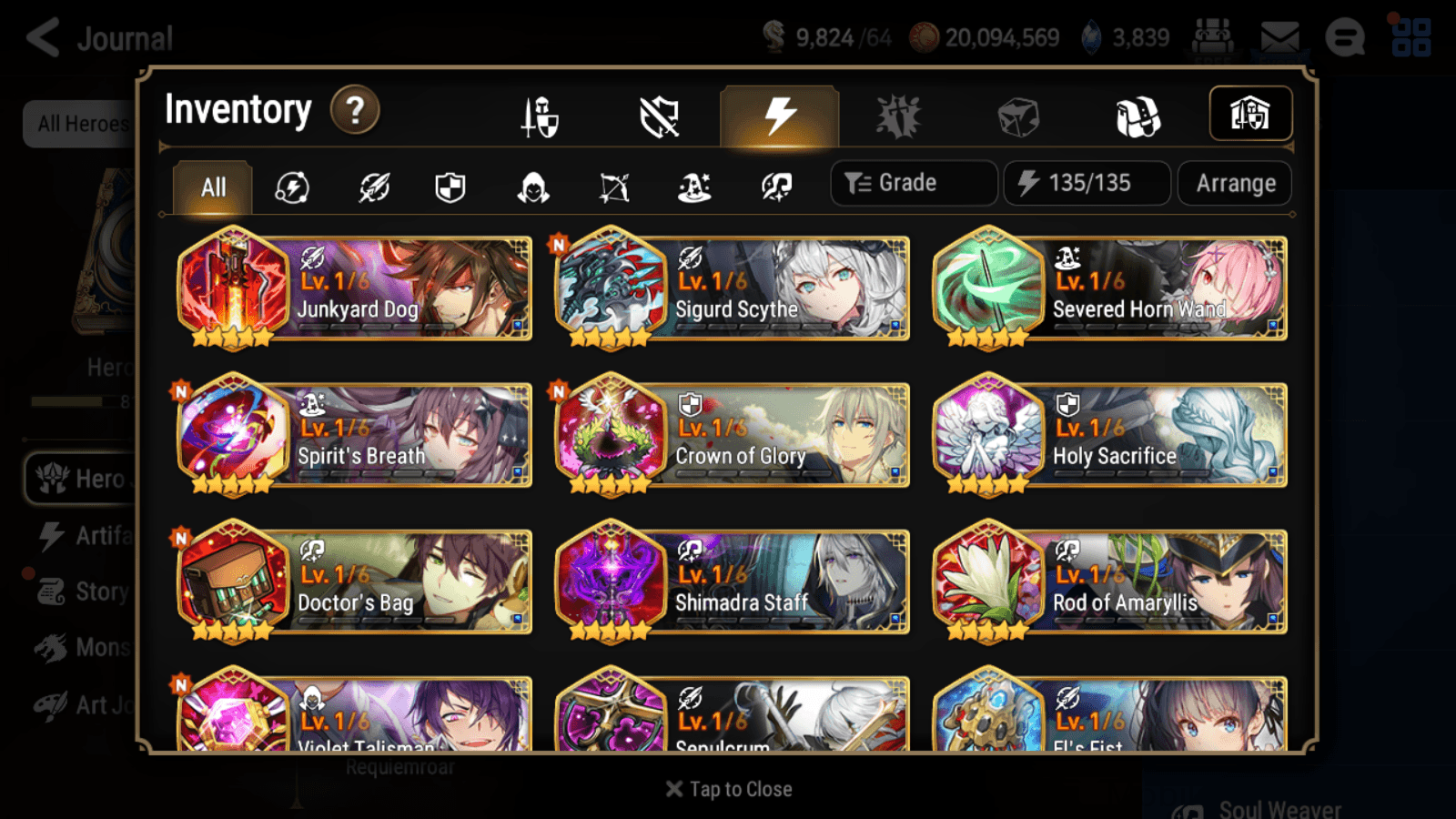
Task: Select the Sigurd Scythe artifact
Action: 731,289
